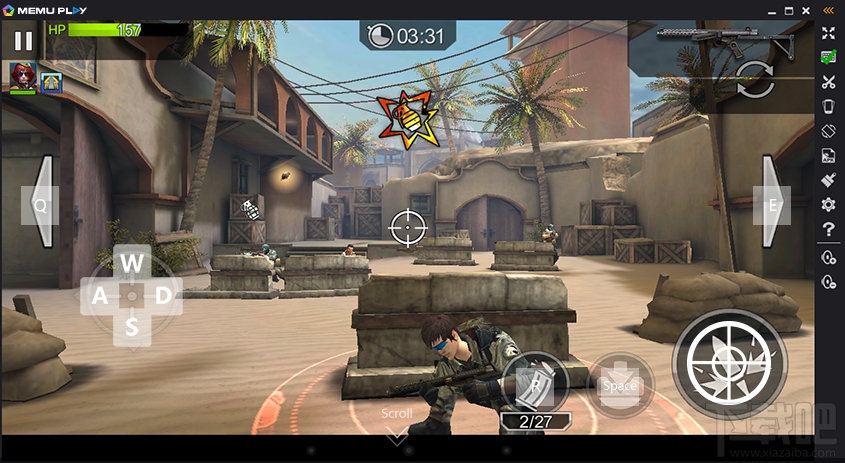Image resolution: width=845 pixels, height=463 pixels.
Task: Move to cover on the right arrow
Action: click(x=773, y=203)
